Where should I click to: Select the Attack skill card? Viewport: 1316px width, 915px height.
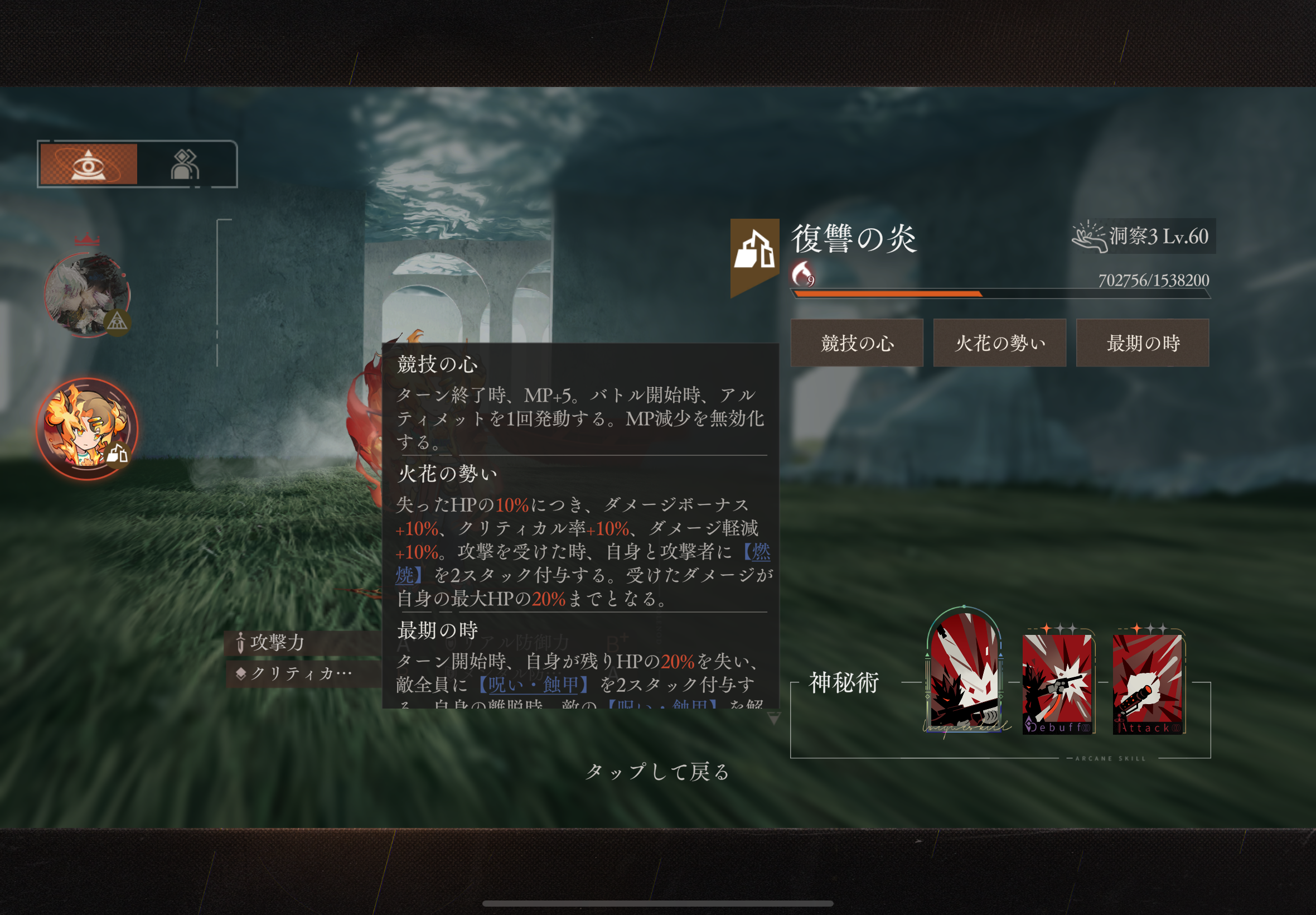tap(1147, 683)
